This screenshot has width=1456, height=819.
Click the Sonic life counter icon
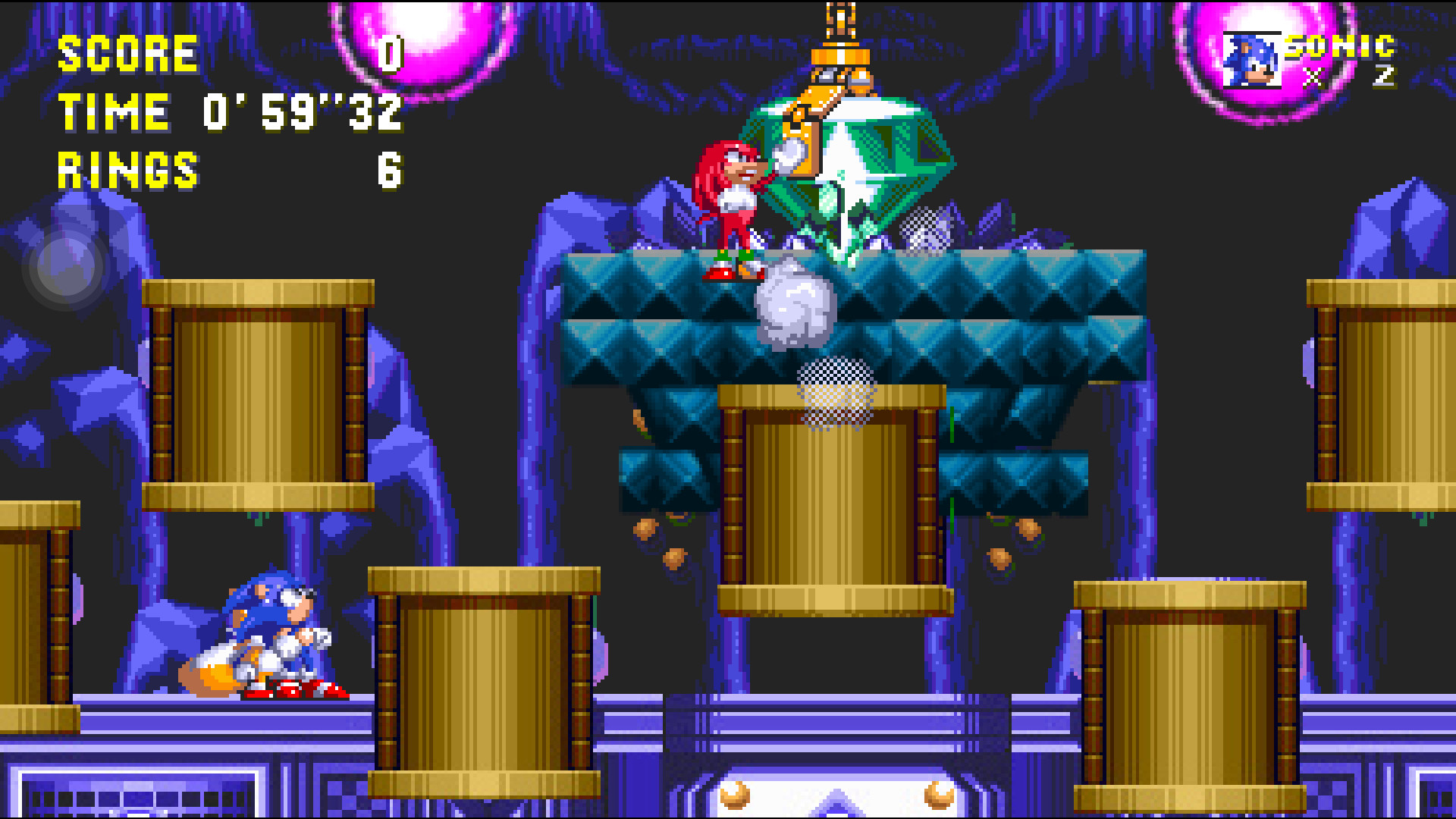pos(1255,59)
